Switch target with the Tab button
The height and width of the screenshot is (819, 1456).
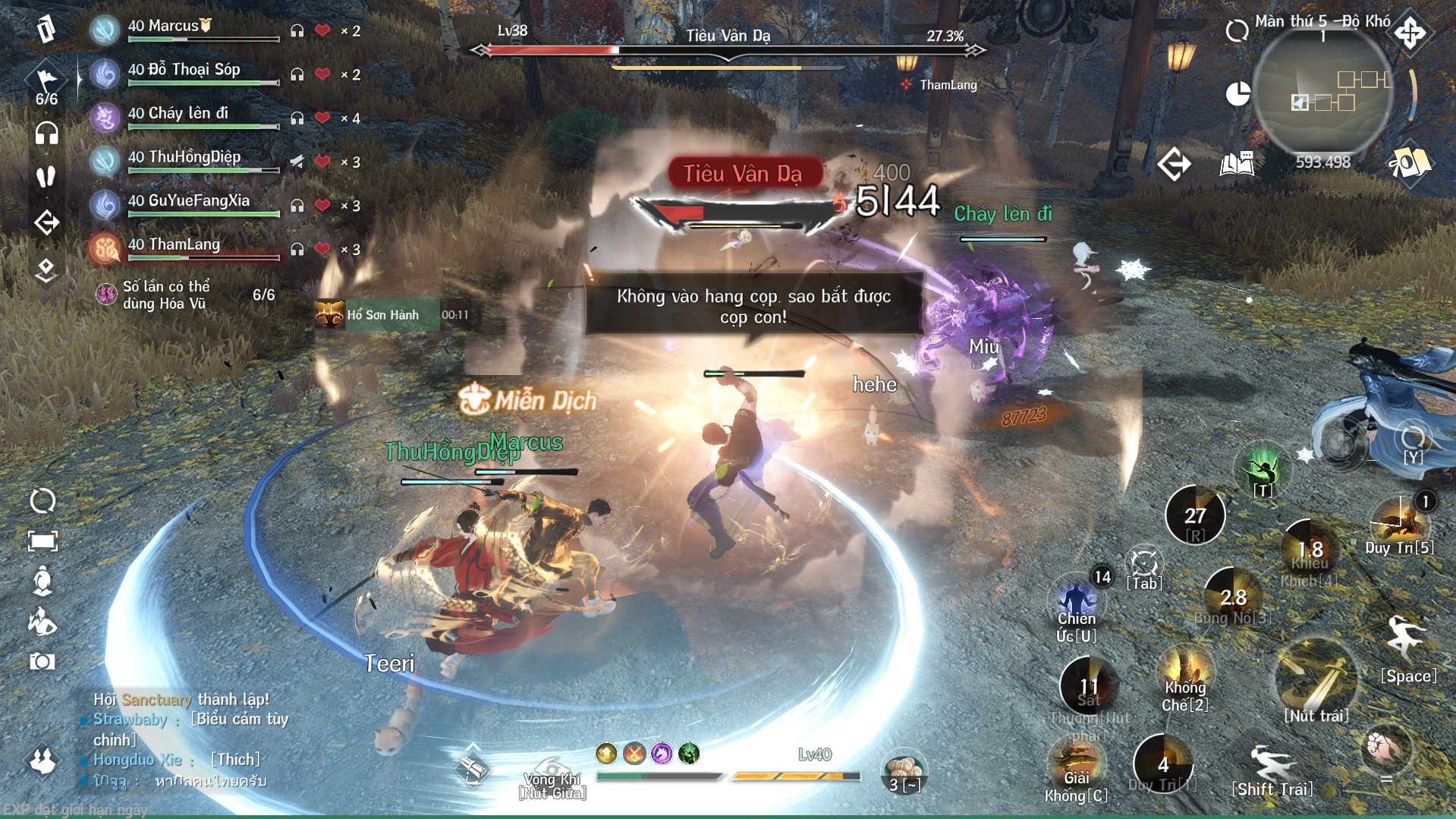coord(1144,565)
